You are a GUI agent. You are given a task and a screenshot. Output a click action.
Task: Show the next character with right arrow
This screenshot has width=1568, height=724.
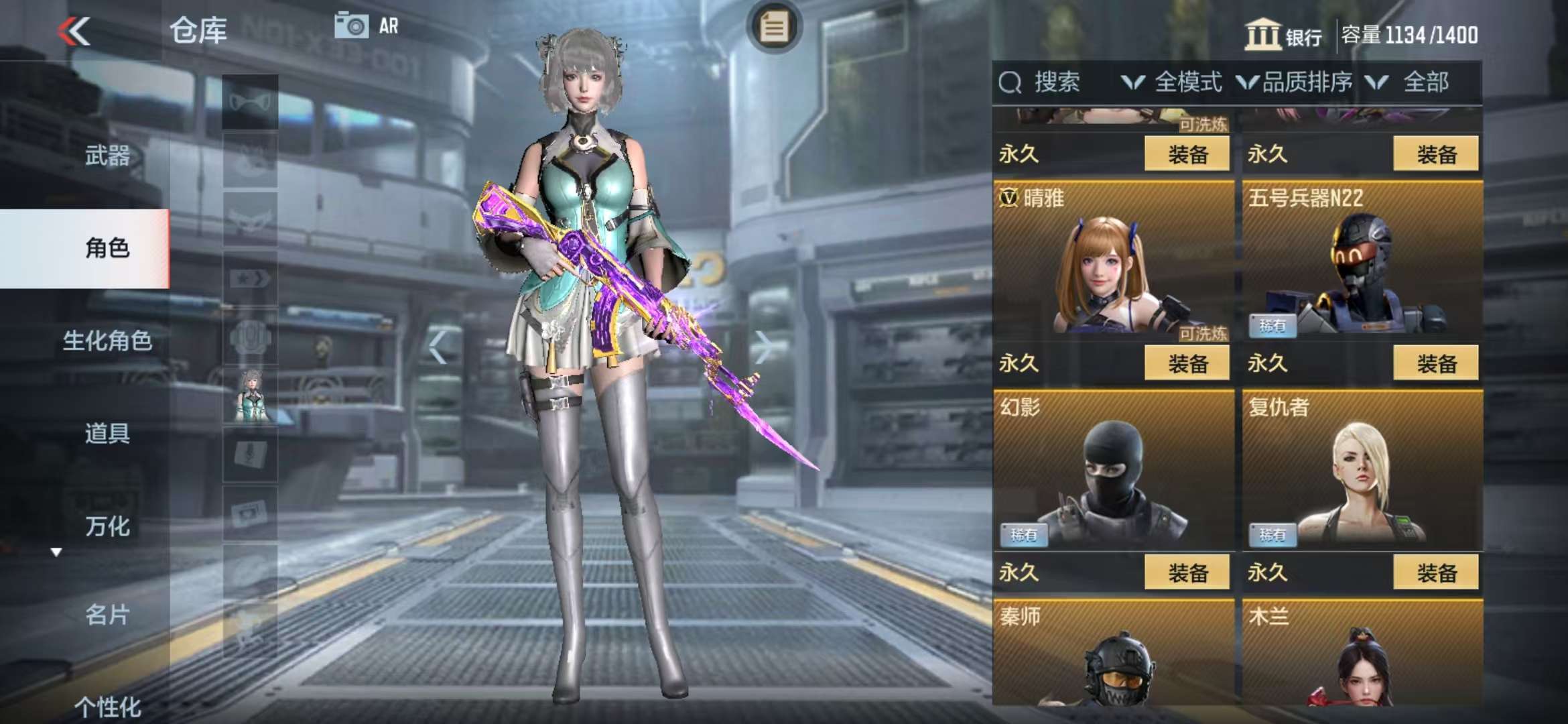[763, 347]
